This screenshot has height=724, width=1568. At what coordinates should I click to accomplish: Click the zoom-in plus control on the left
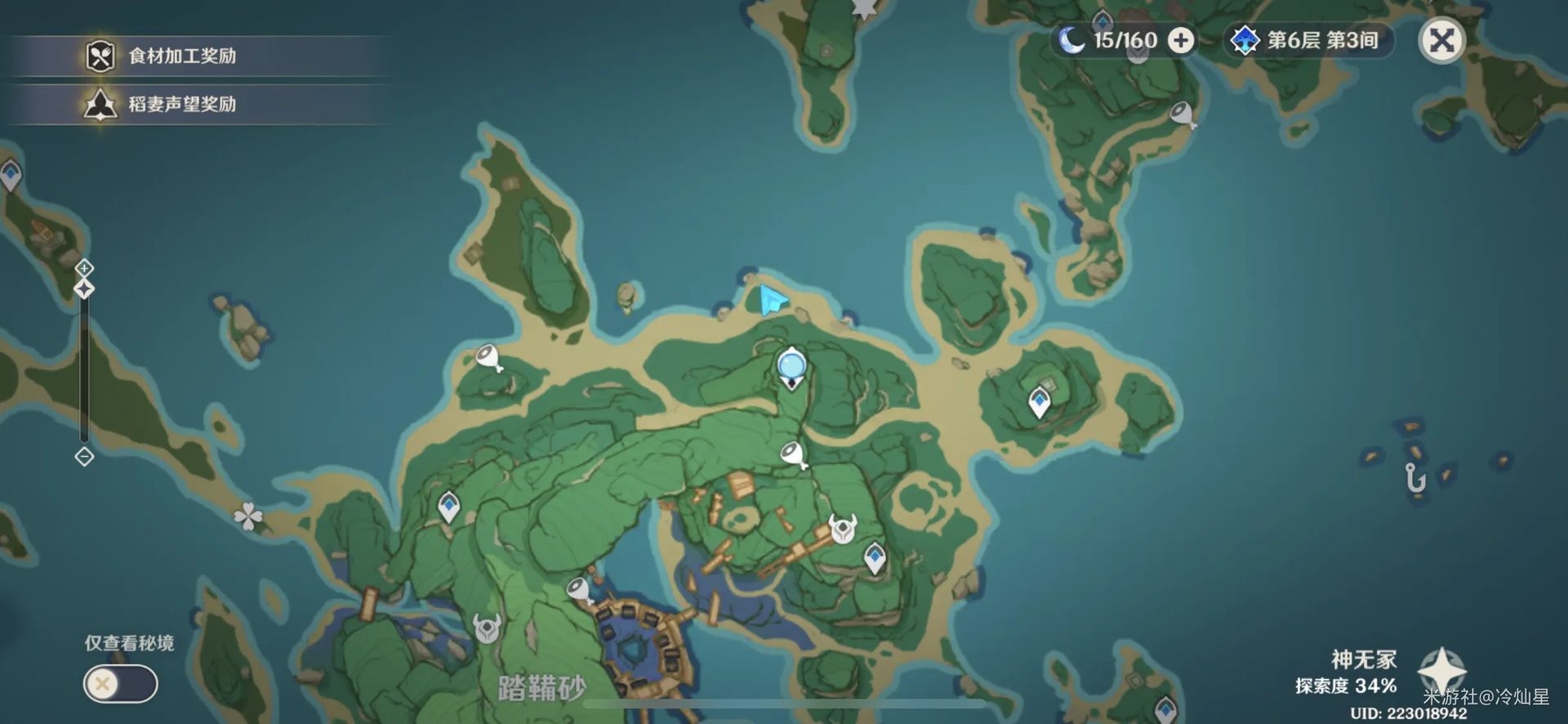pyautogui.click(x=82, y=266)
